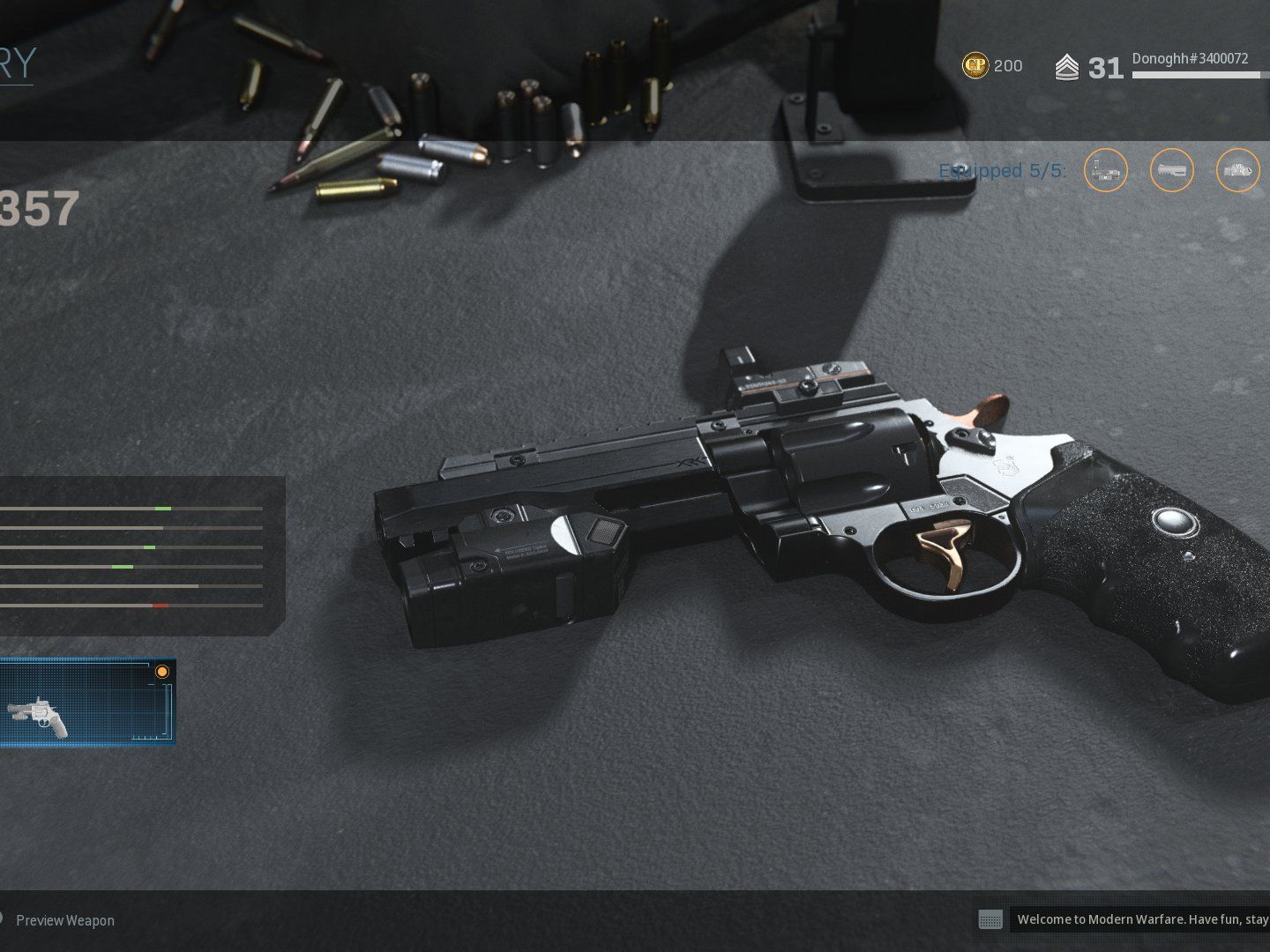The width and height of the screenshot is (1270, 952).
Task: Select the equipped tactical light attachment icon
Action: [1237, 170]
